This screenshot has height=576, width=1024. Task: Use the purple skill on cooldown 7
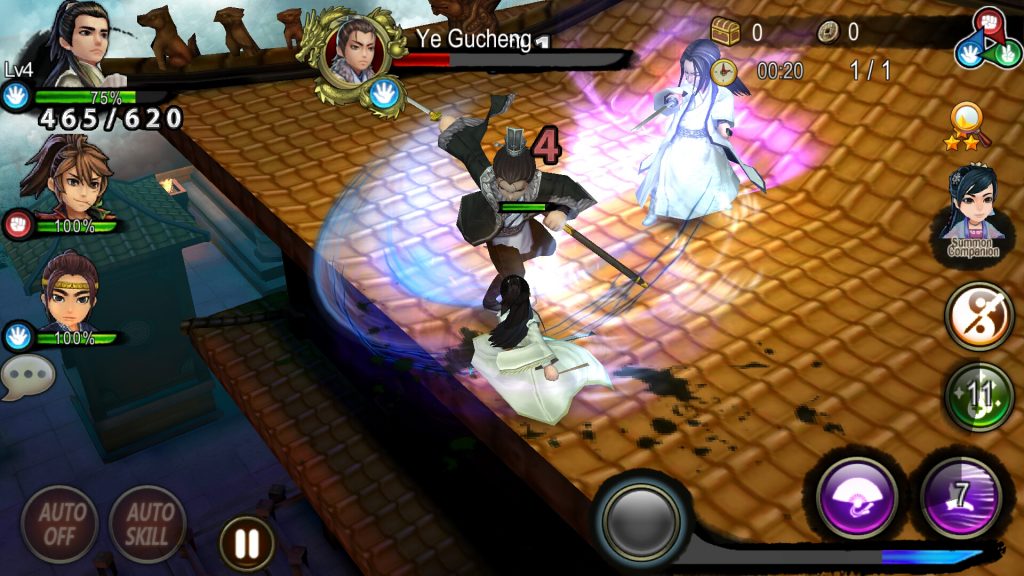(x=961, y=496)
